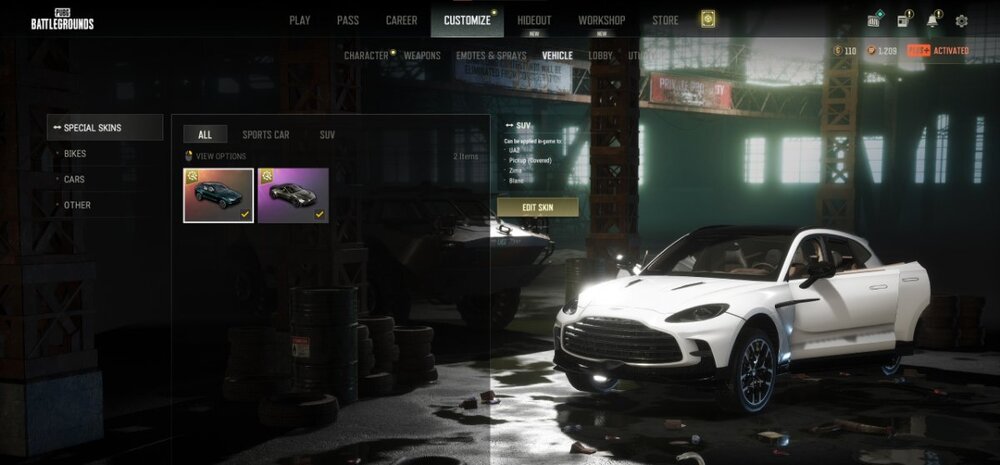This screenshot has height=465, width=1000.
Task: Visit the Store
Action: (x=665, y=20)
